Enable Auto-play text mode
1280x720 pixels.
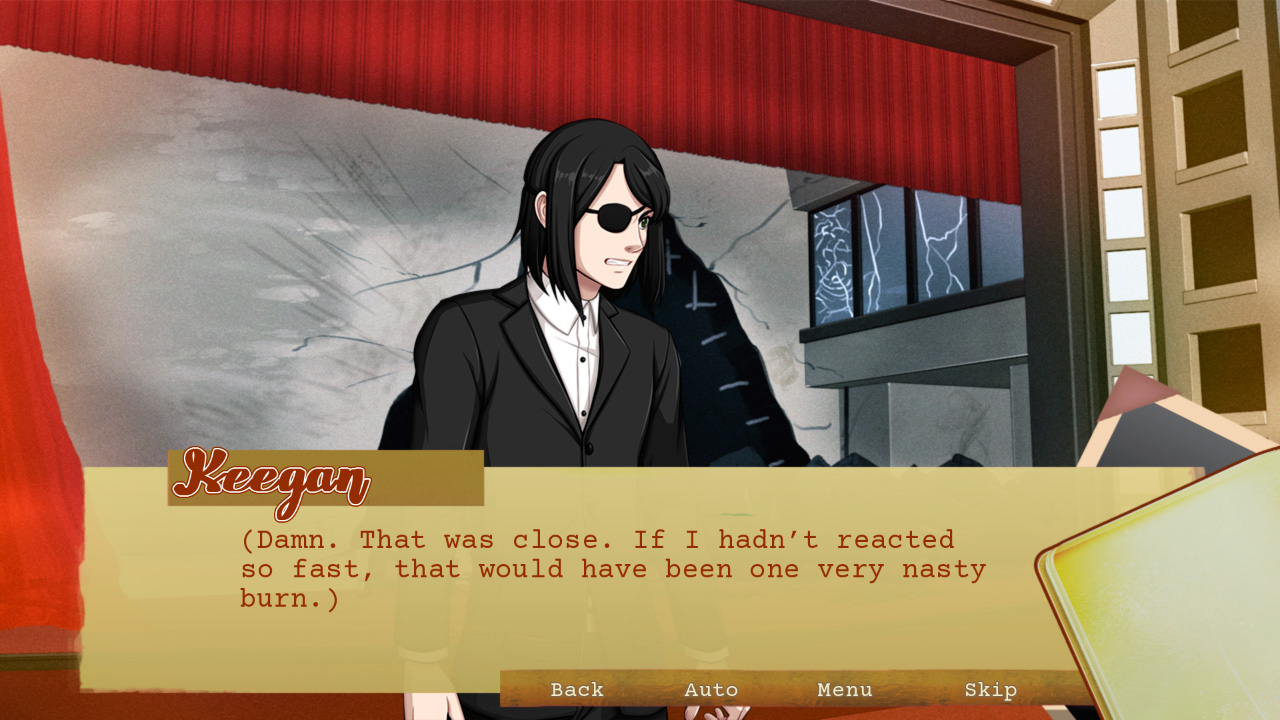(712, 690)
